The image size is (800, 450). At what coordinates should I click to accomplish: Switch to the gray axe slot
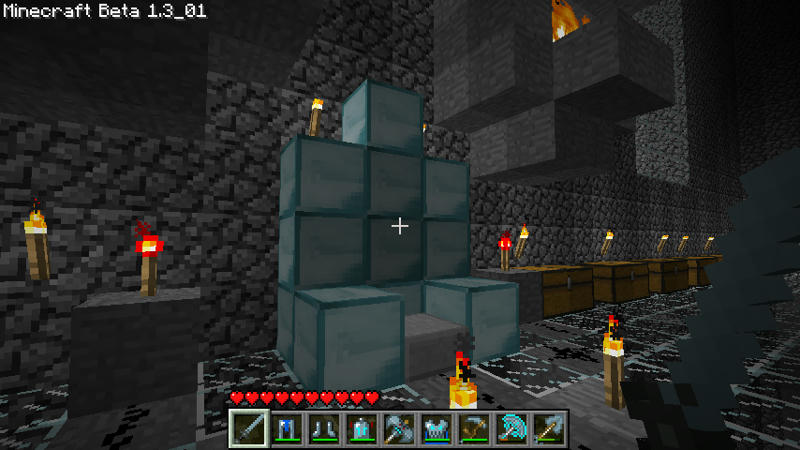click(398, 428)
